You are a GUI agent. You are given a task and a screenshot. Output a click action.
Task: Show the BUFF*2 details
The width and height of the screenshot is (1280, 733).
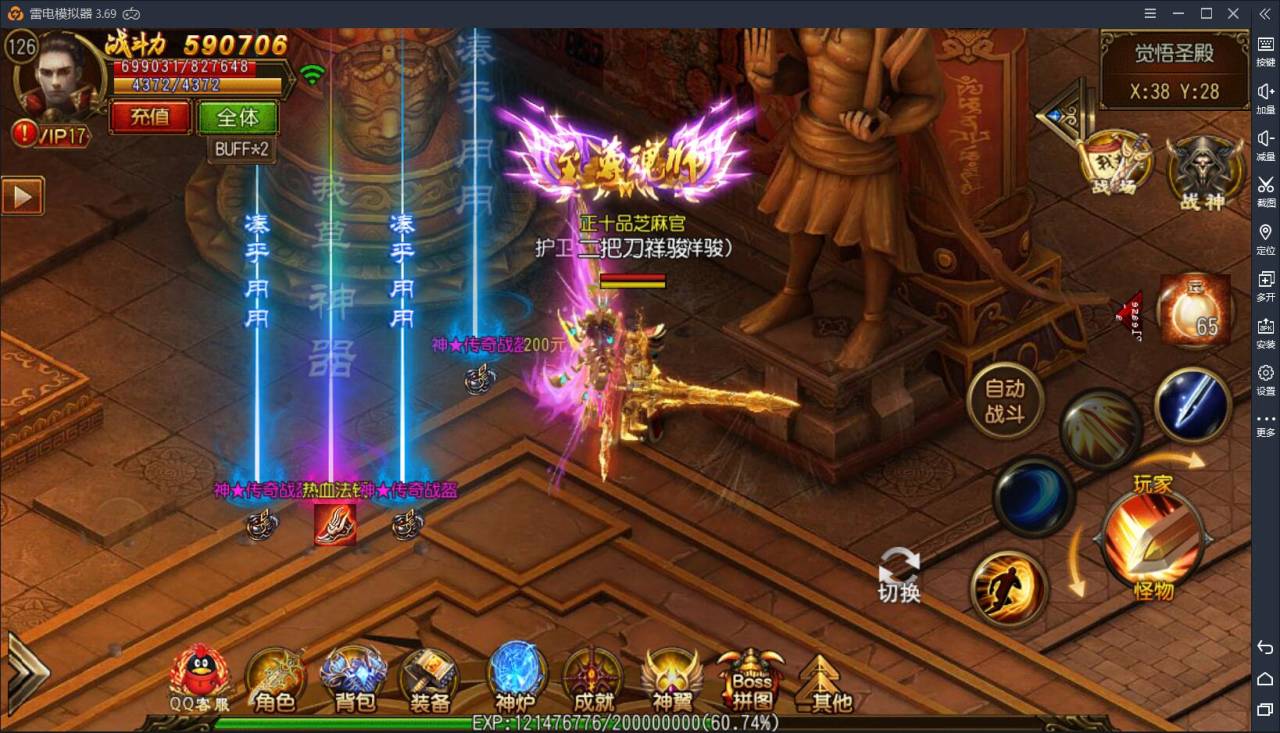tap(243, 149)
